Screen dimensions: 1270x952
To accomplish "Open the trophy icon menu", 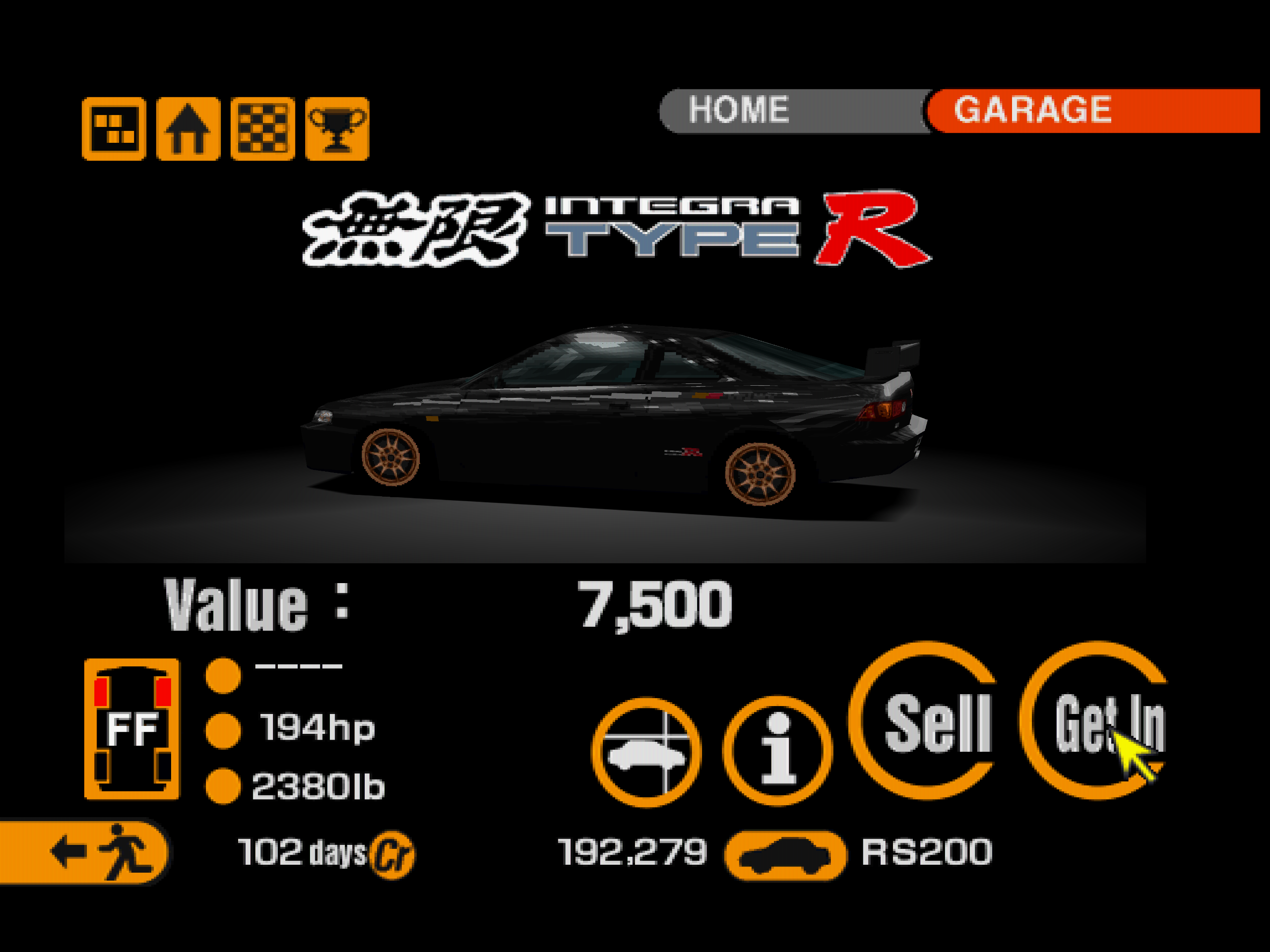I will pyautogui.click(x=337, y=129).
